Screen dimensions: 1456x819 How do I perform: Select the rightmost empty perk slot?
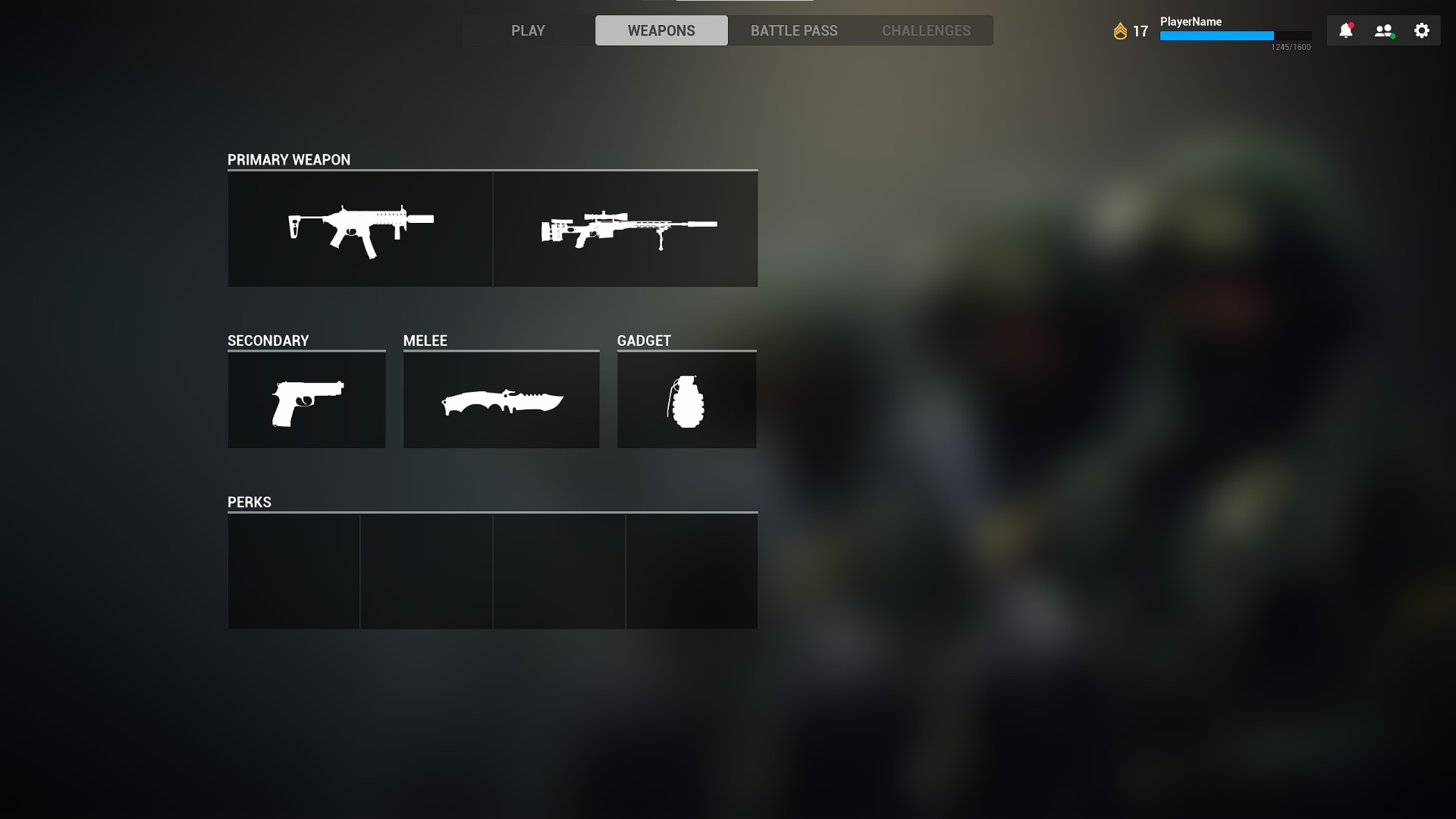coord(691,571)
